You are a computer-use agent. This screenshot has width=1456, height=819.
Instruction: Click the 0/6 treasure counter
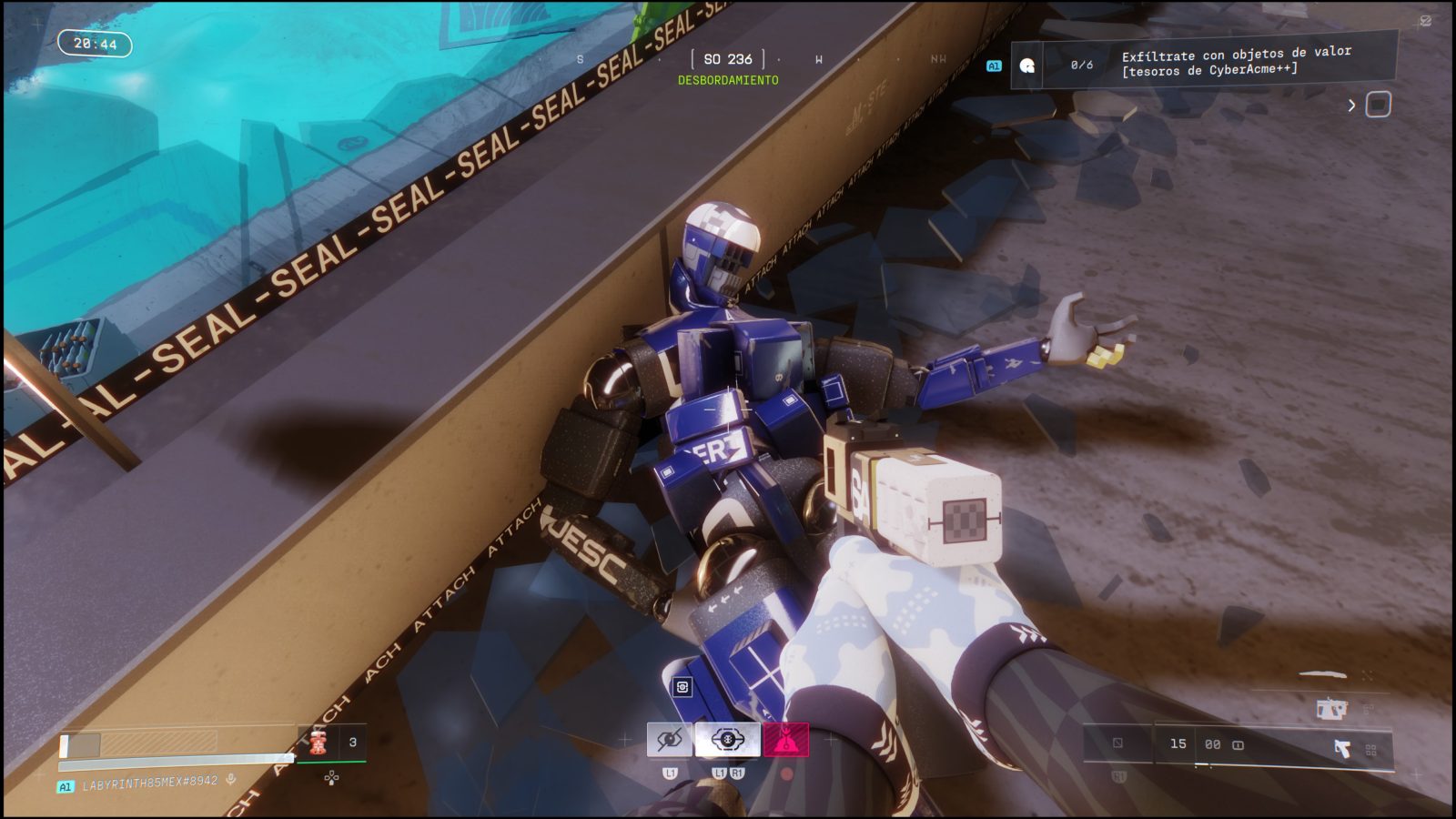coord(1083,64)
